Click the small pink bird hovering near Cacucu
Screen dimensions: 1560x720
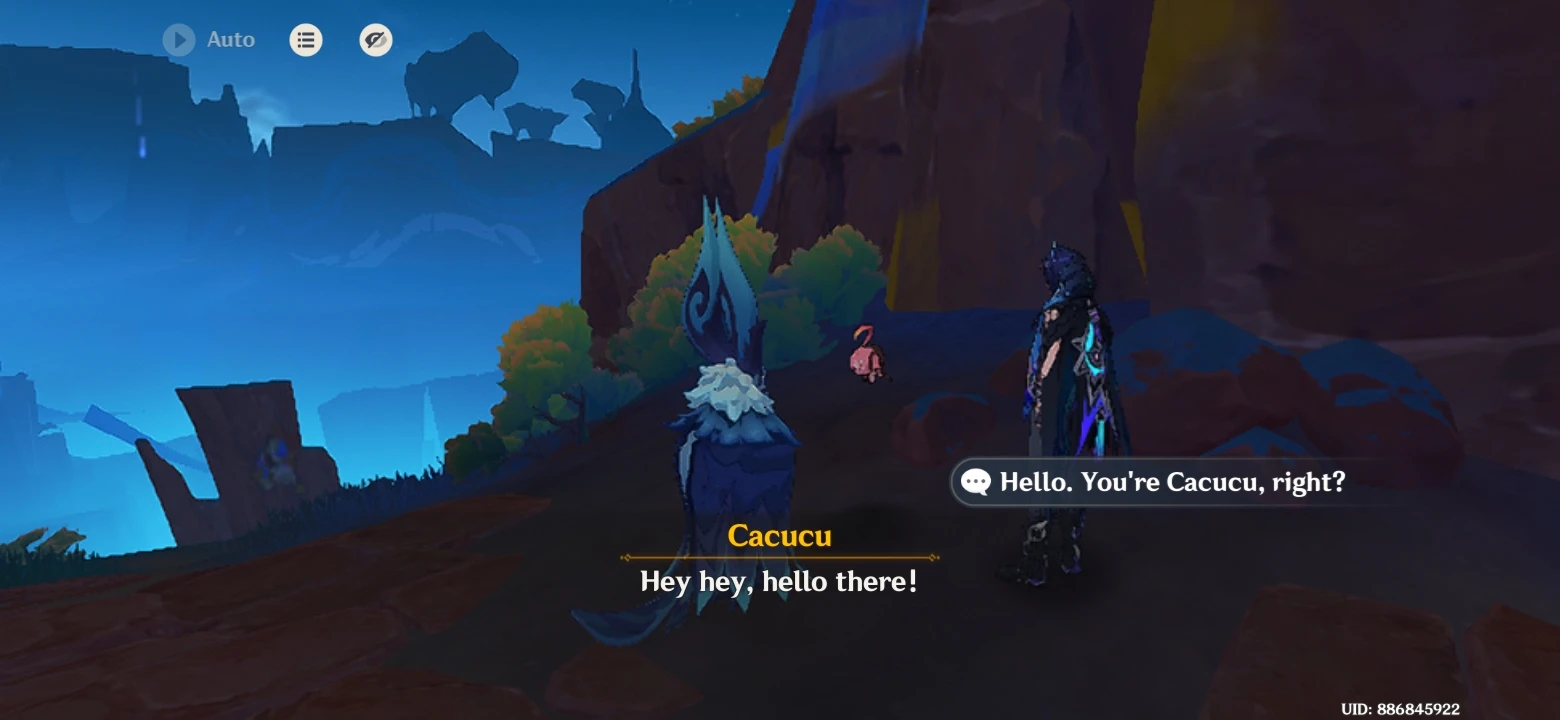click(x=866, y=358)
